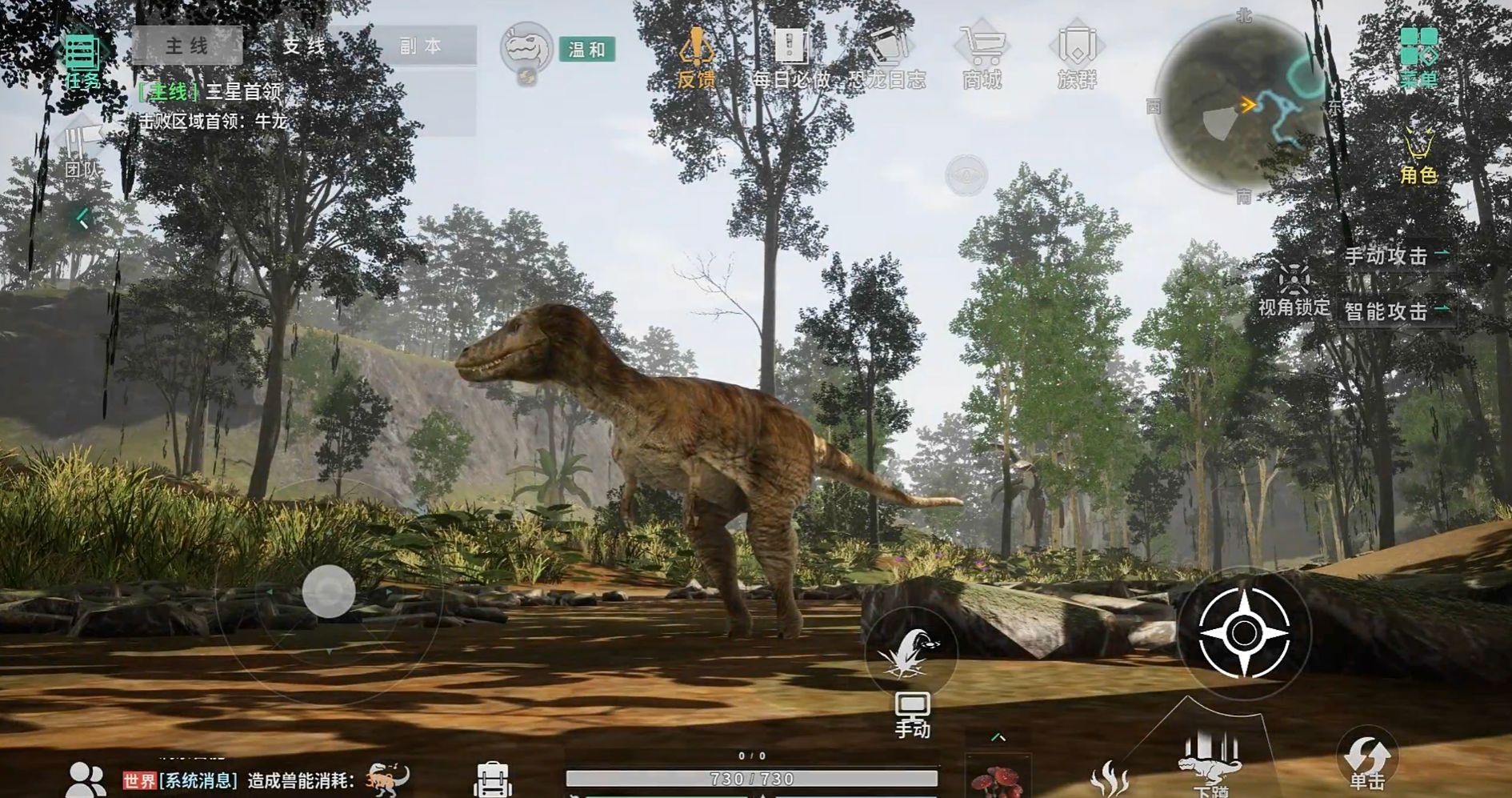Open the circular minimap

1242,104
